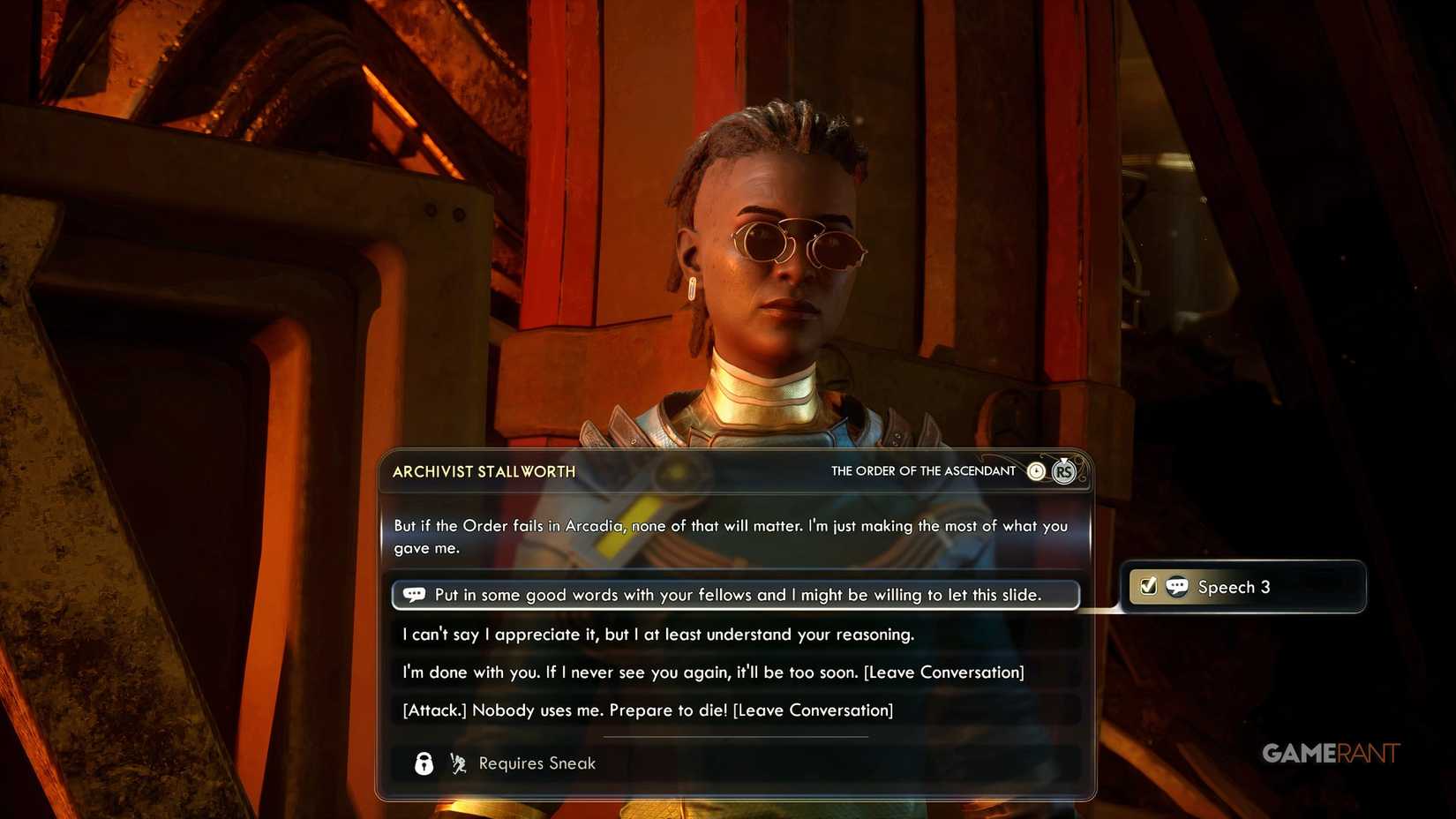This screenshot has width=1456, height=819.
Task: Collapse the Archivist Stallworth dialogue panel
Action: pyautogui.click(x=484, y=471)
